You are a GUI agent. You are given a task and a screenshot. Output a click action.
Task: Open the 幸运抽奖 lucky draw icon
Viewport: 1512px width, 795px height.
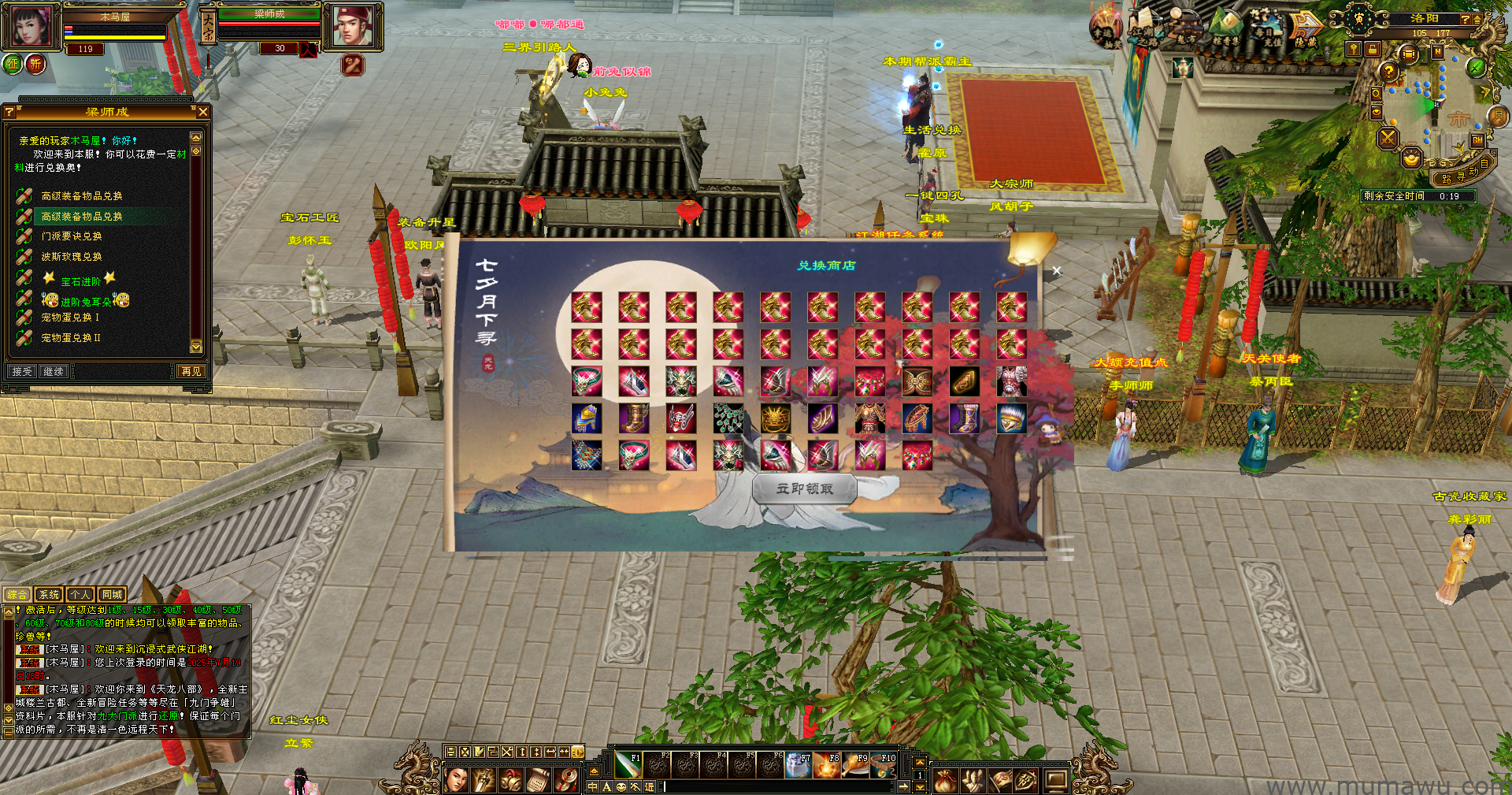[x=1105, y=29]
